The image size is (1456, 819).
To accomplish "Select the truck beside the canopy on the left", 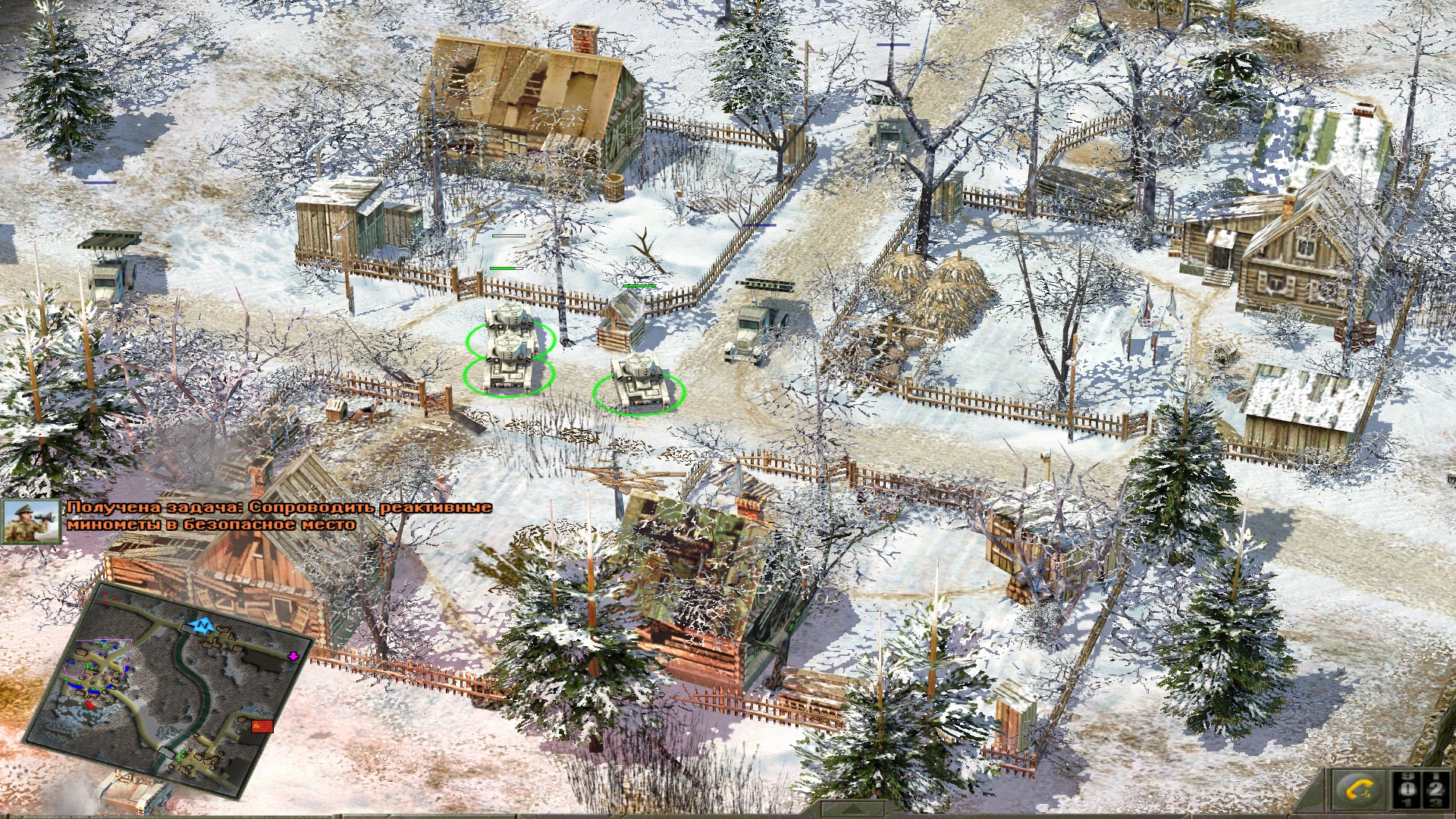I will 106,281.
